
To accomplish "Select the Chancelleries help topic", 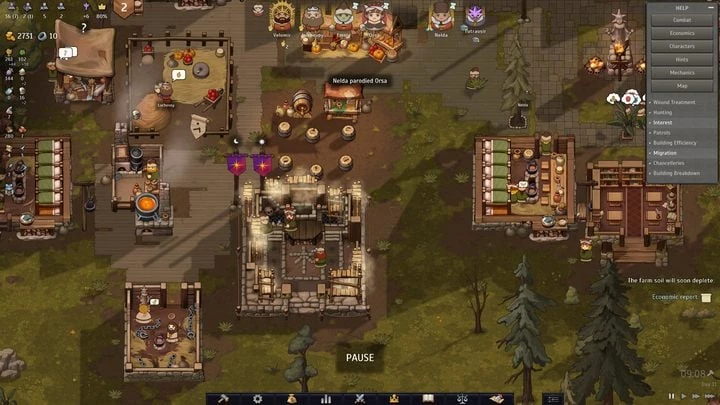I will 670,163.
